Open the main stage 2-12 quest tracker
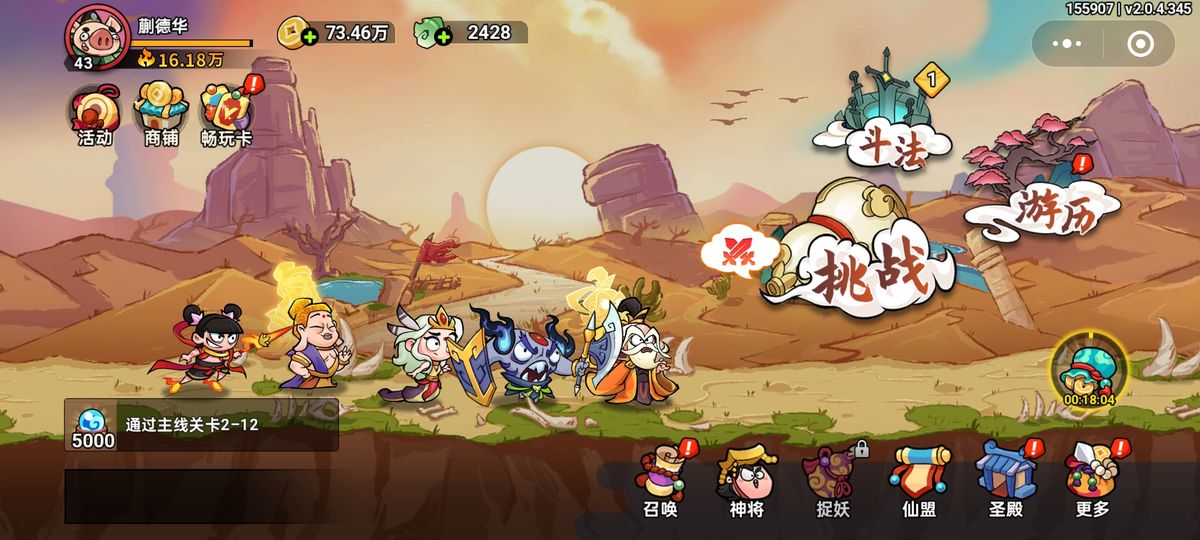Screen dimensions: 1200x540 click(x=201, y=425)
